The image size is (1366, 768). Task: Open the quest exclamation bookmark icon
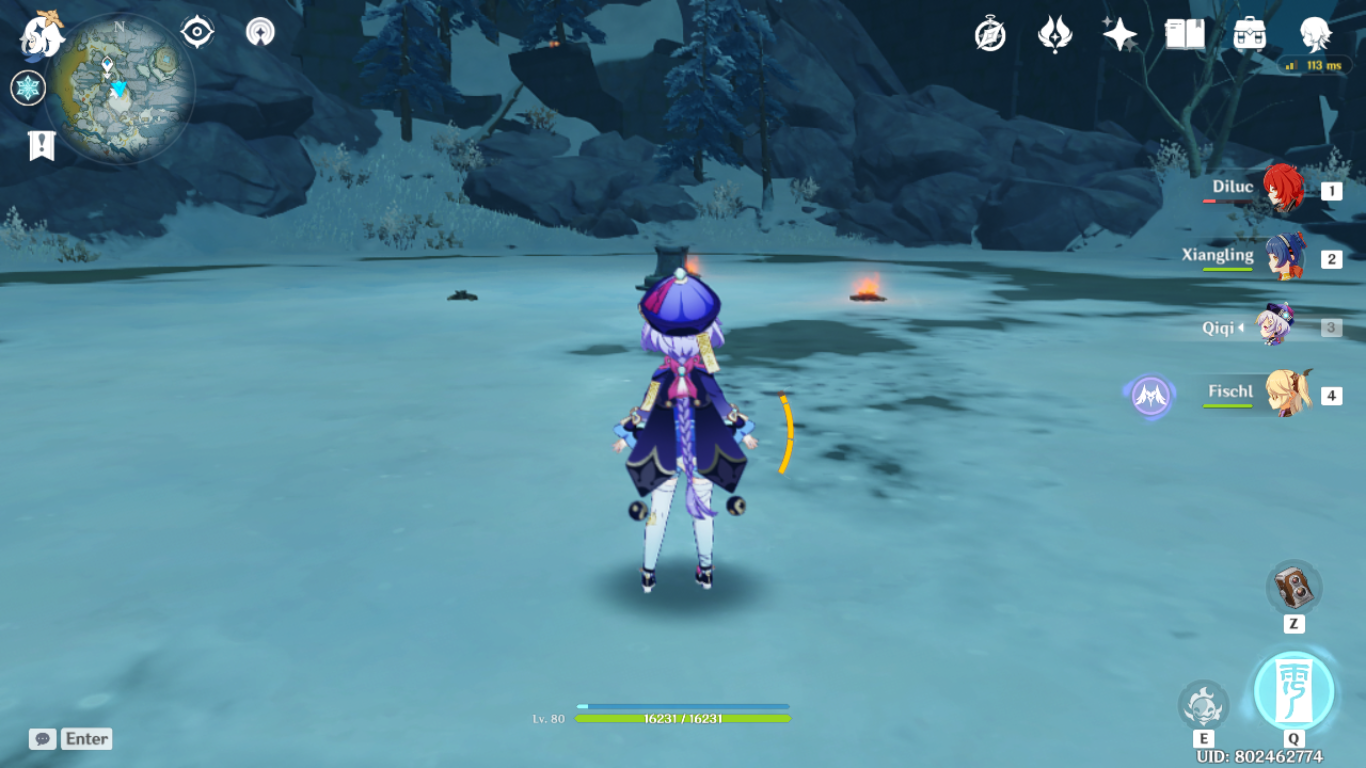(x=41, y=146)
